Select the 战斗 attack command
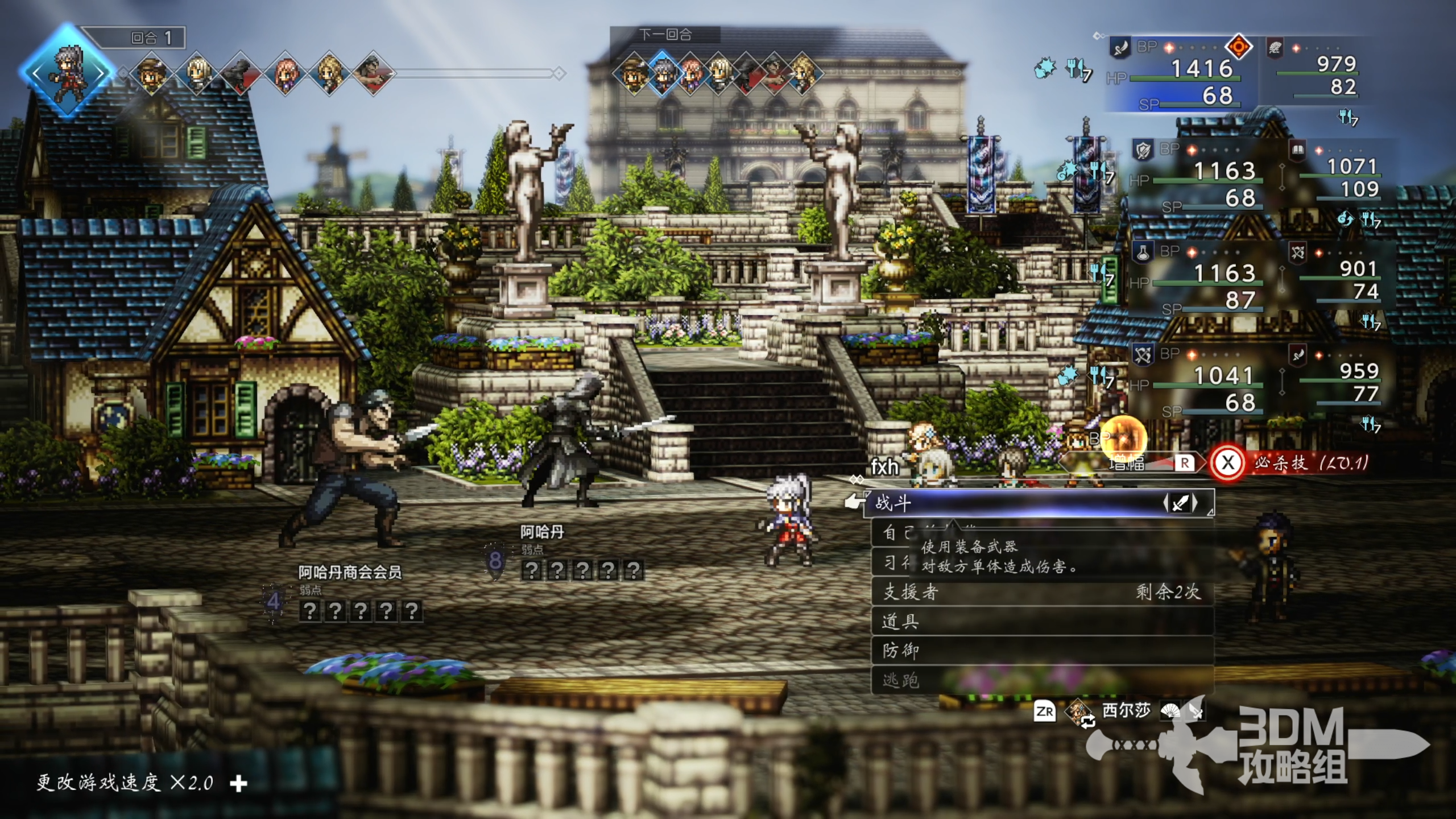This screenshot has width=1456, height=819. pos(1012,503)
